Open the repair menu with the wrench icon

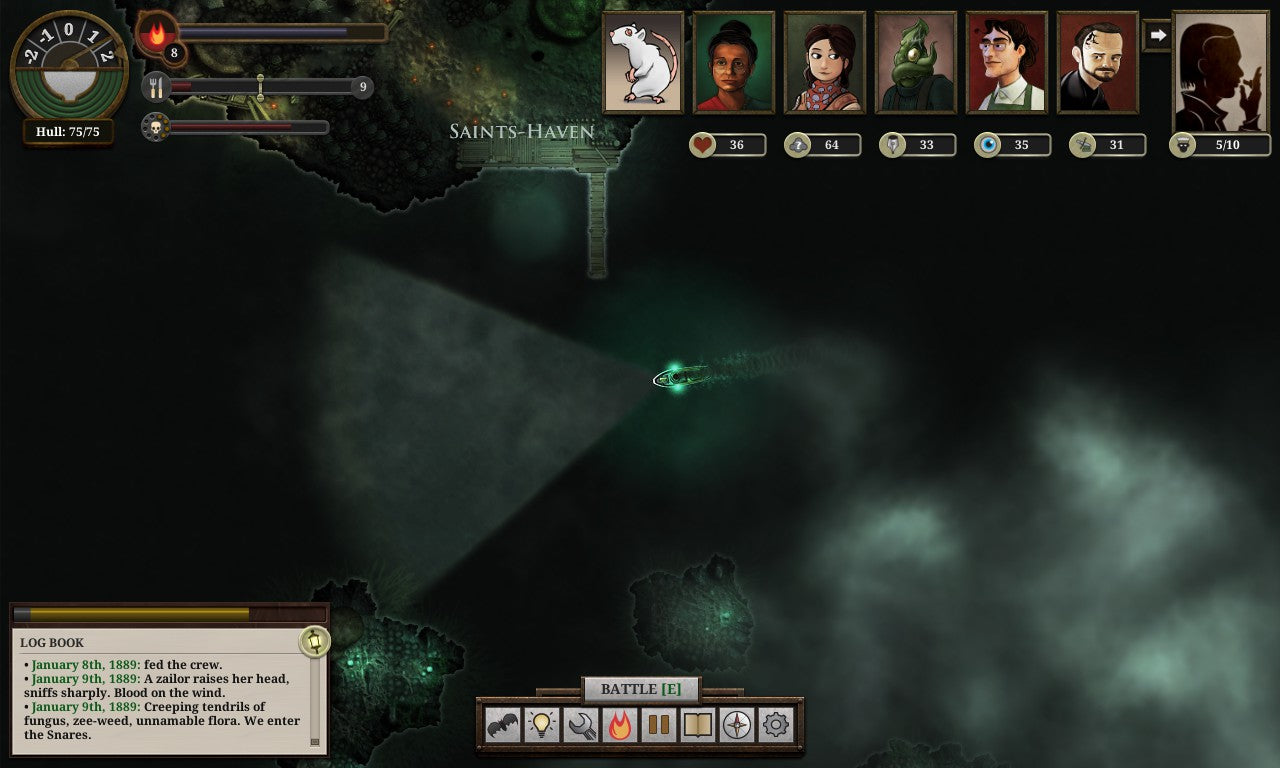582,723
